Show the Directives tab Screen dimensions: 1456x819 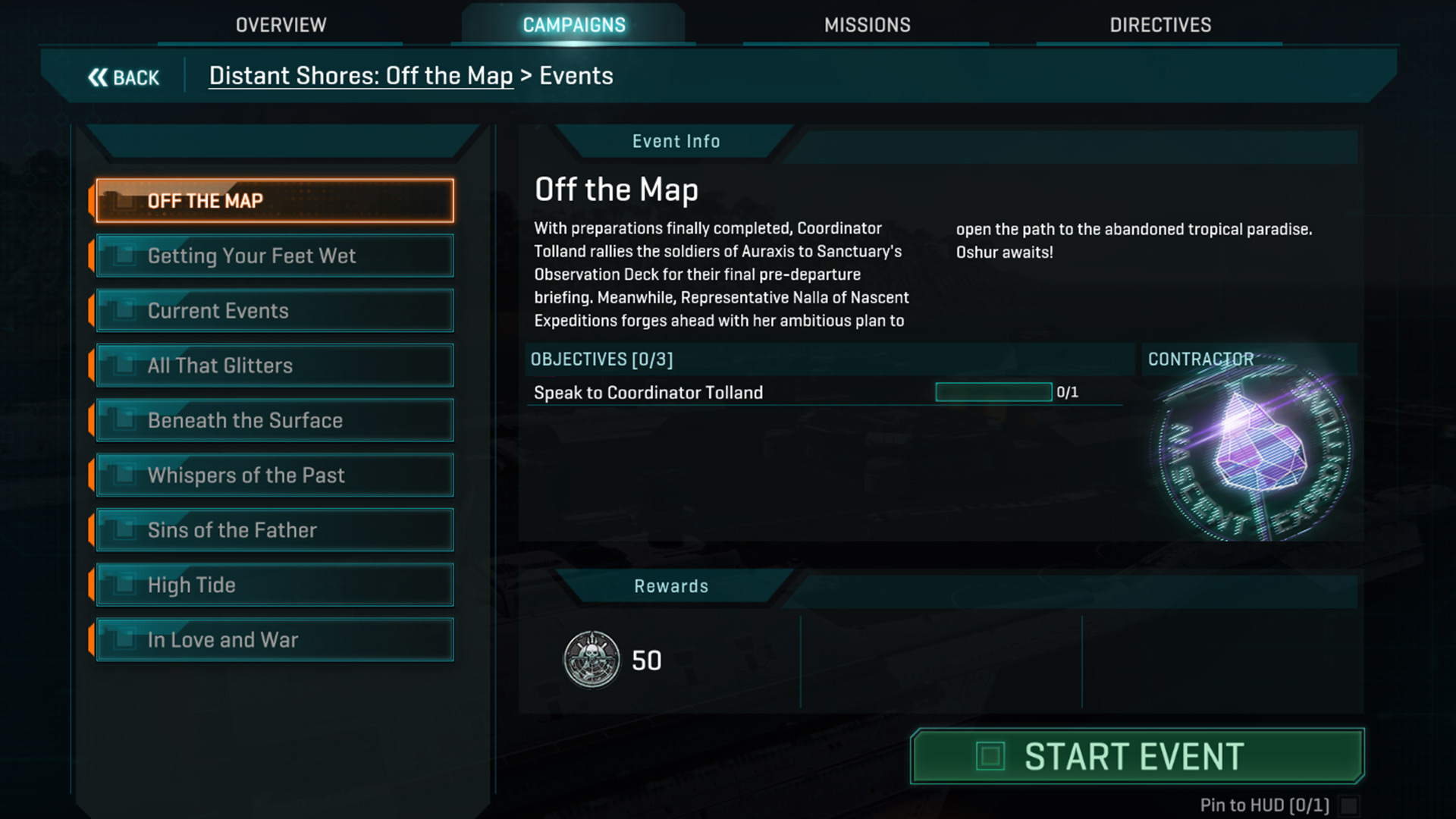coord(1160,25)
